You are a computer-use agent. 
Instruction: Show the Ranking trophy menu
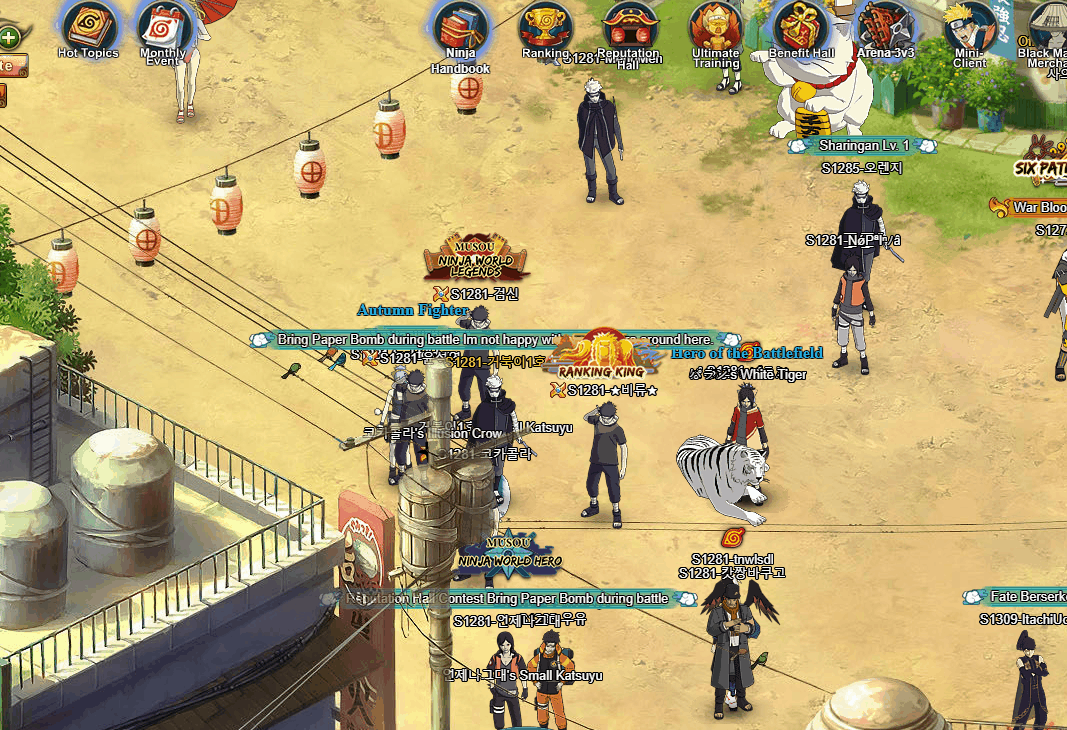tap(546, 26)
